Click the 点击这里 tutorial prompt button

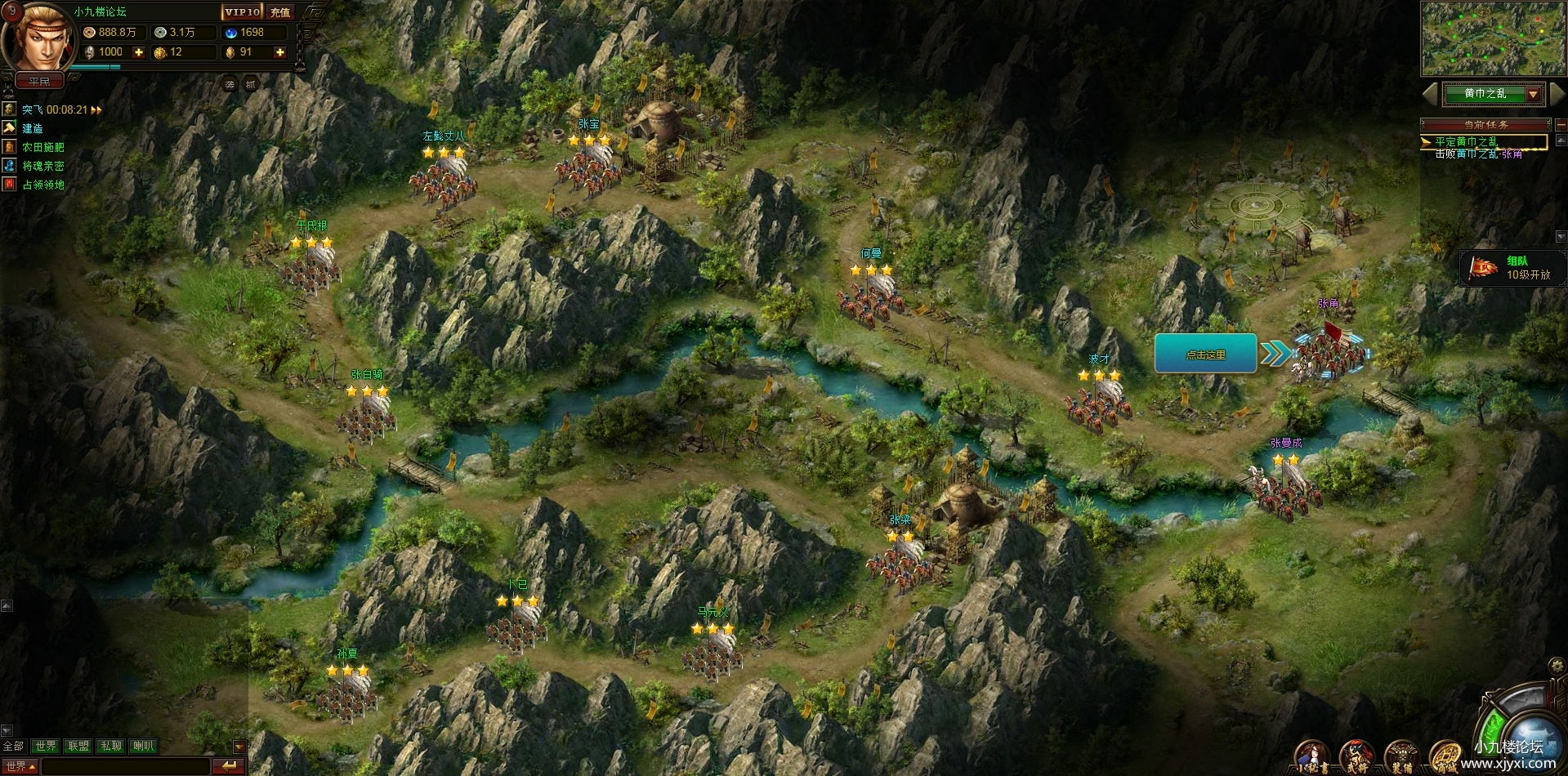[1205, 355]
